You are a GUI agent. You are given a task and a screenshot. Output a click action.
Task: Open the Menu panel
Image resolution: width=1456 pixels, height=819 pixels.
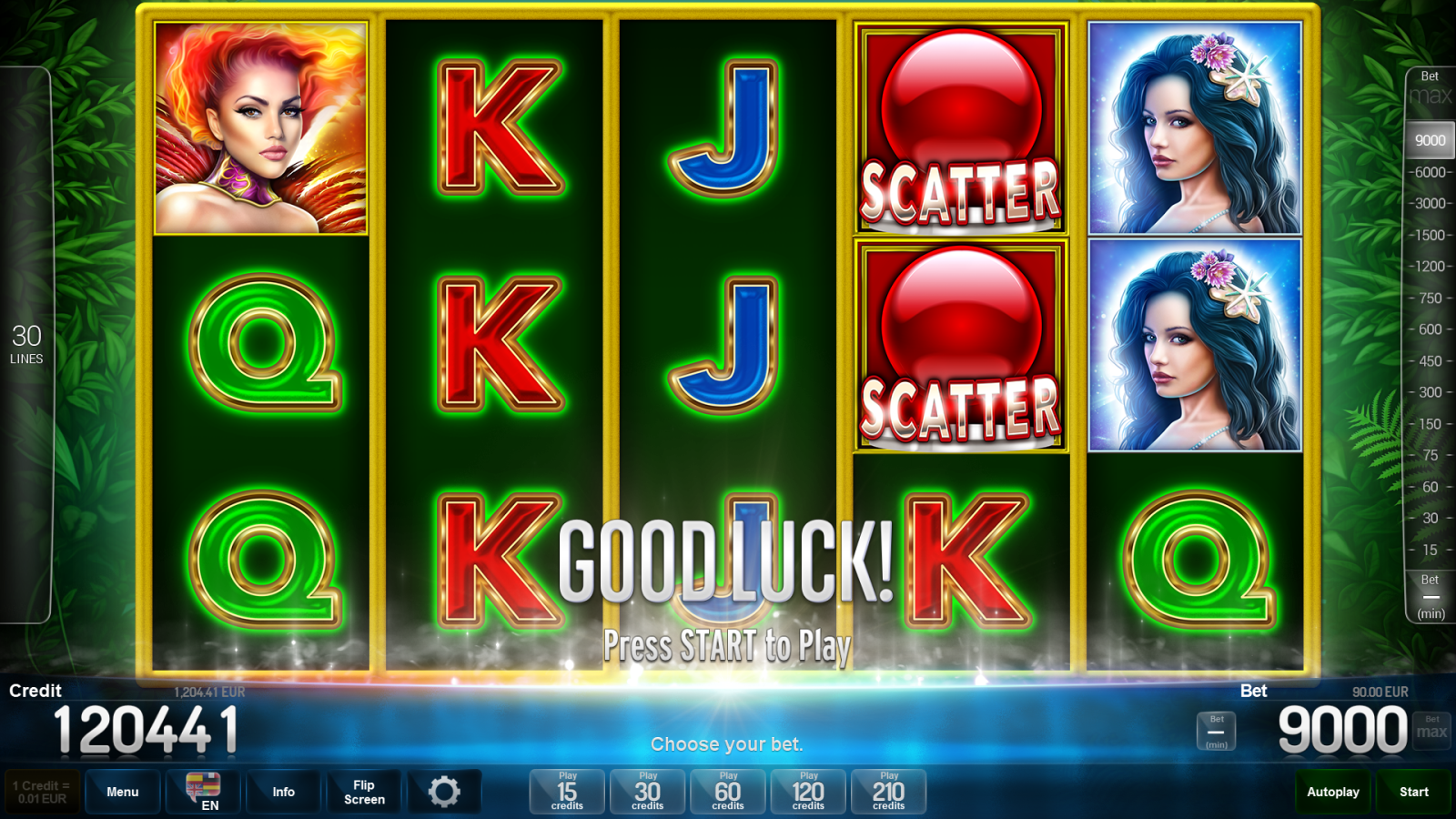click(x=122, y=791)
